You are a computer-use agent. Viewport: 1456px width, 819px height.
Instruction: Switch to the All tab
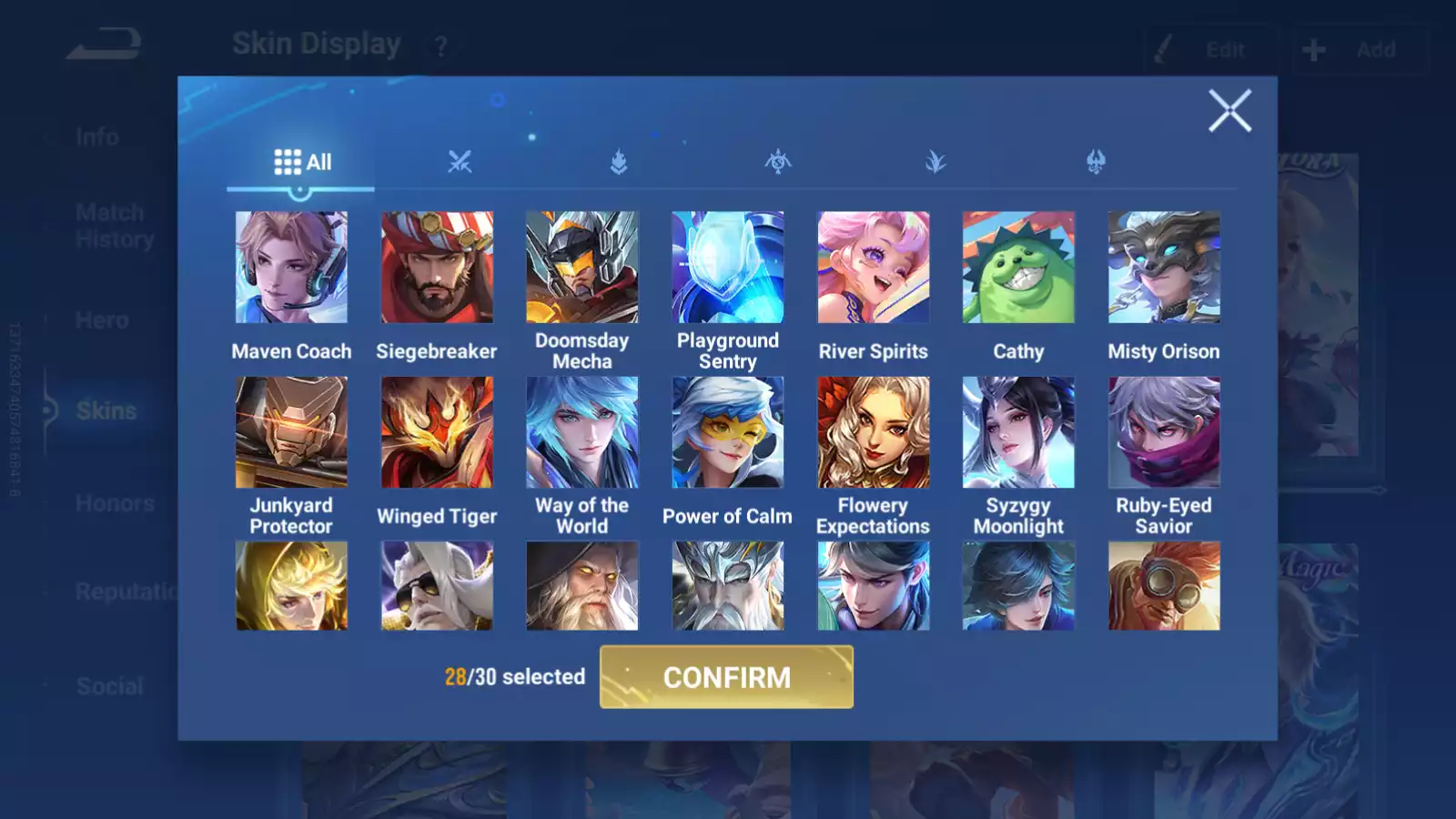[x=300, y=162]
